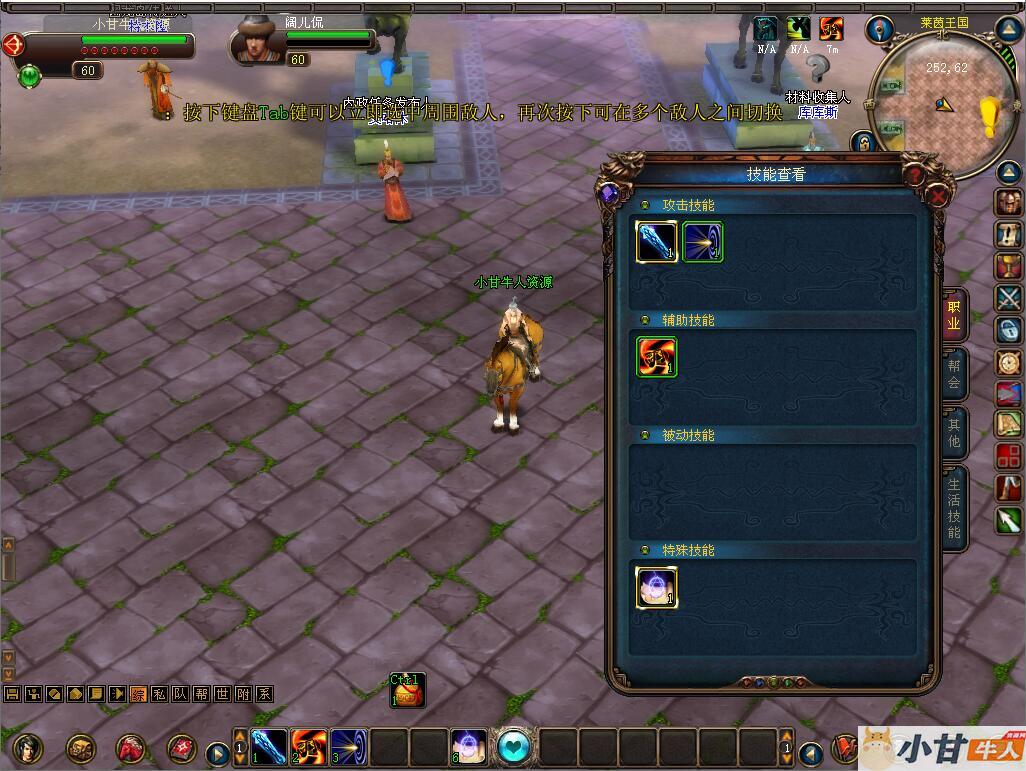Switch to the 帮会 guild tab
The height and width of the screenshot is (771, 1026).
[954, 375]
